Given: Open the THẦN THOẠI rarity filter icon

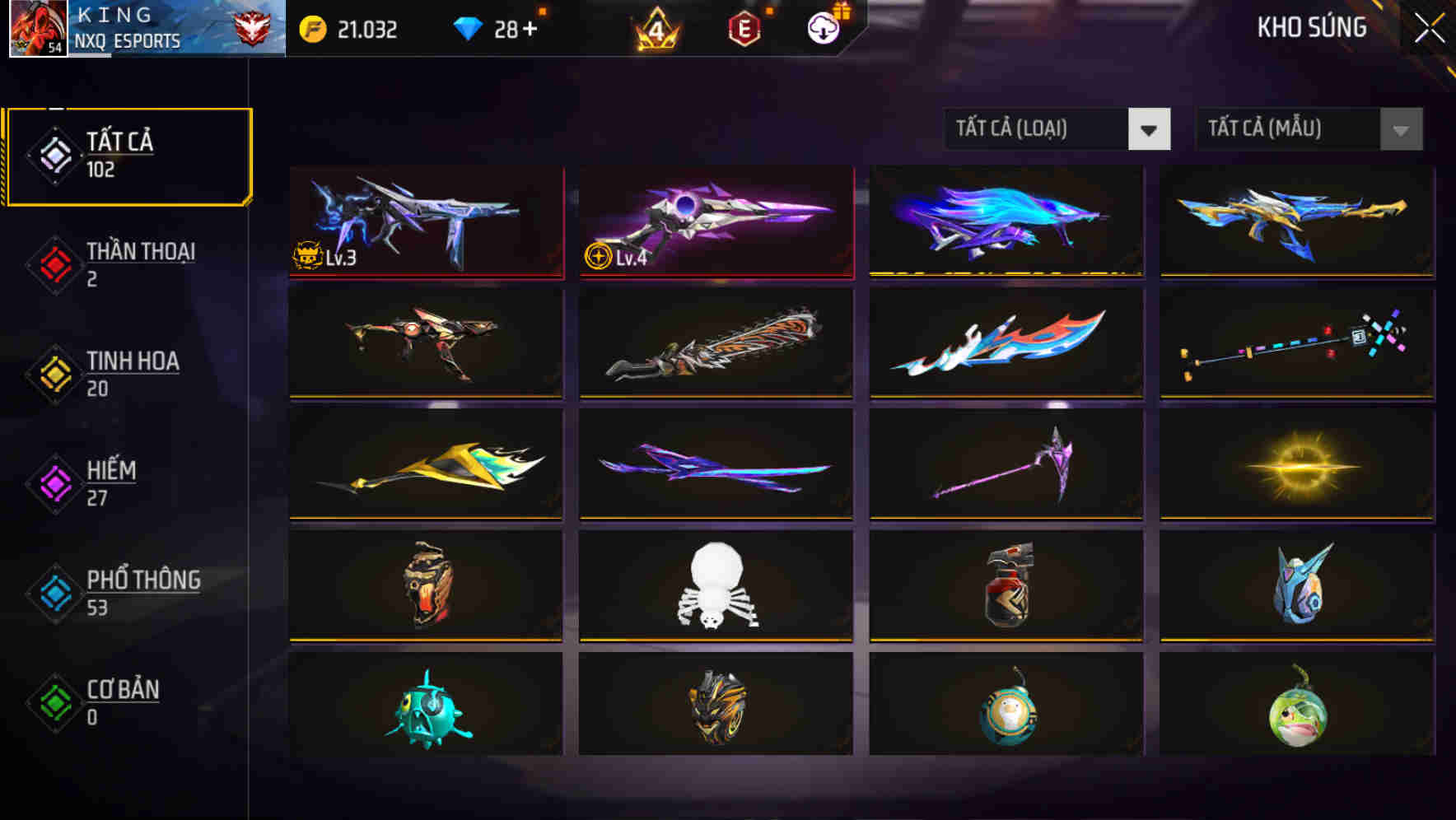Looking at the screenshot, I should (x=54, y=265).
